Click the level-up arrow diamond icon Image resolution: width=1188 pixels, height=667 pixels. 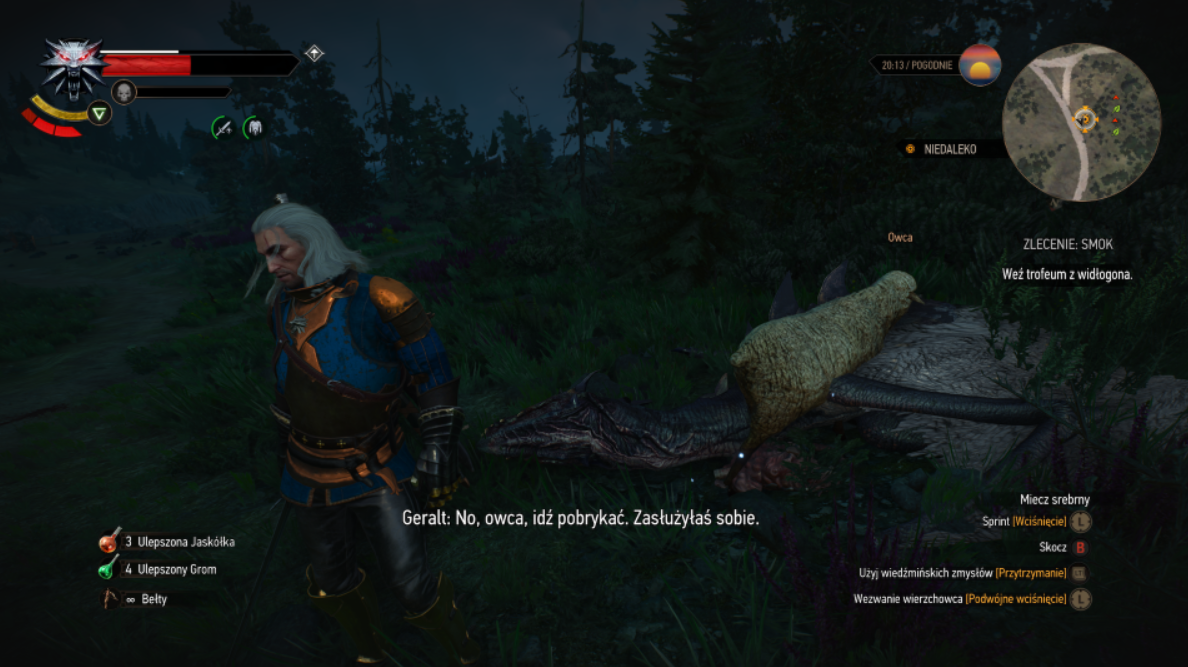(x=314, y=53)
